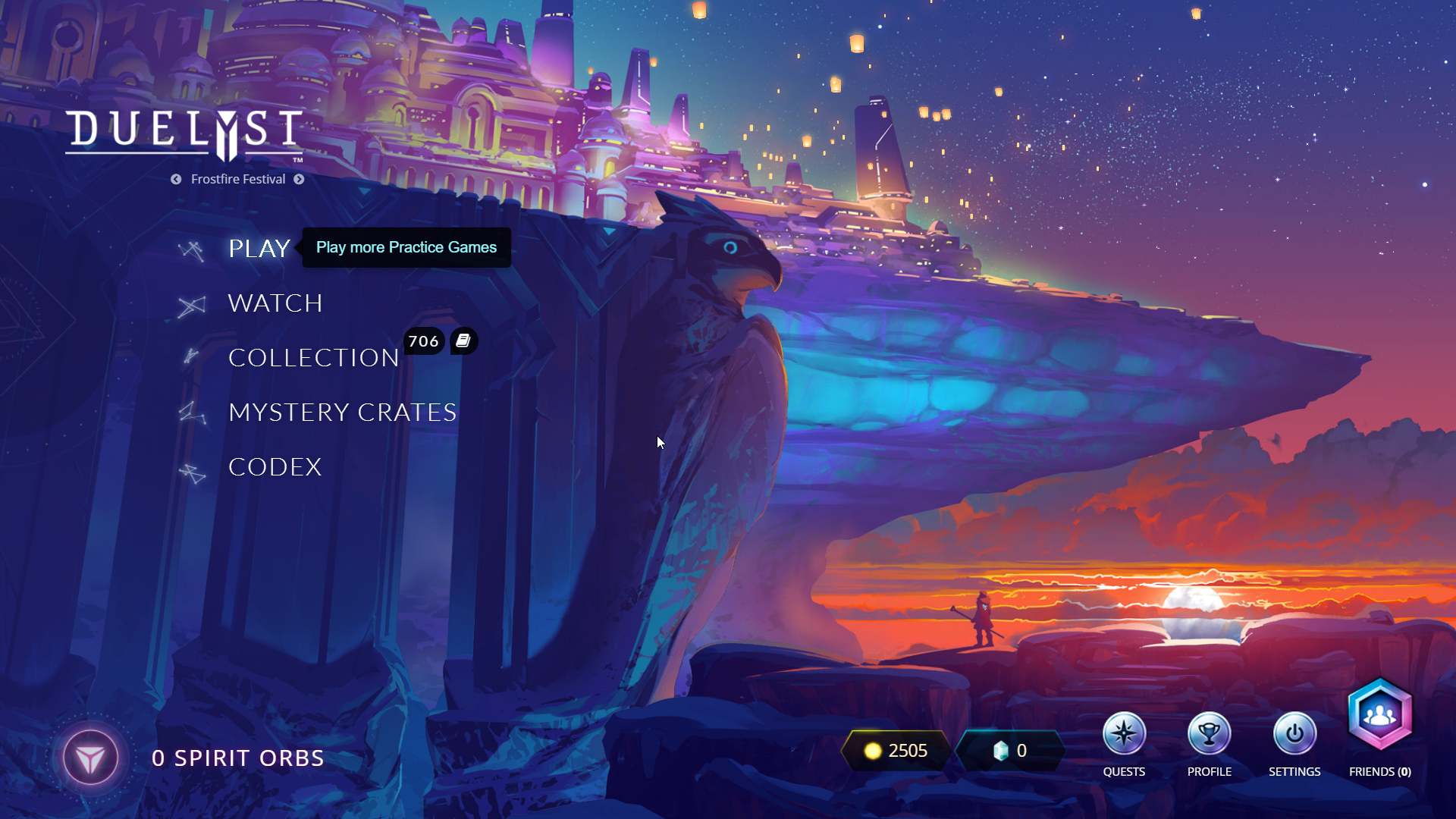
Task: Switch to next scene with right arrow
Action: coord(299,179)
